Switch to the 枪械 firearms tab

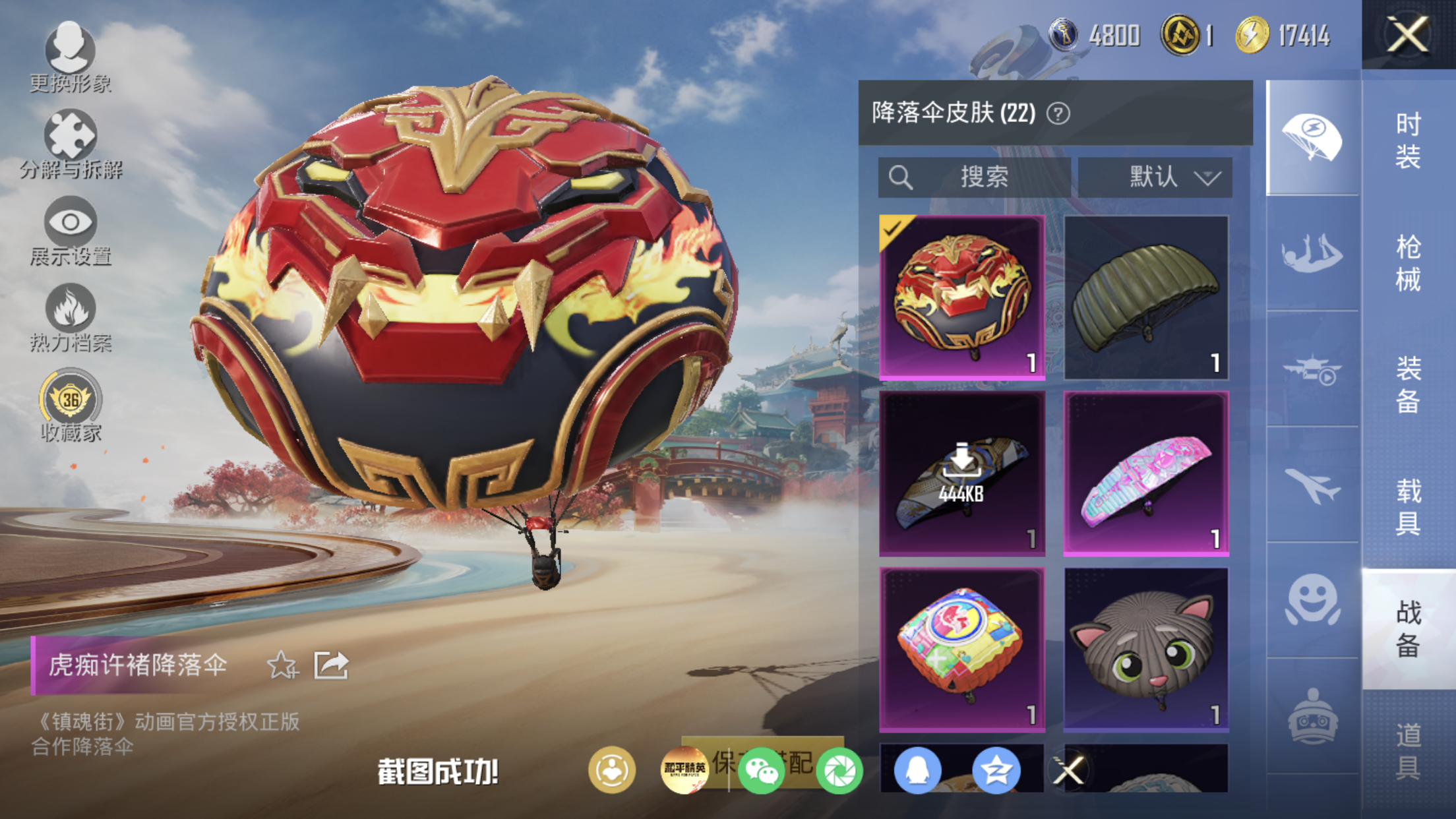pyautogui.click(x=1409, y=262)
